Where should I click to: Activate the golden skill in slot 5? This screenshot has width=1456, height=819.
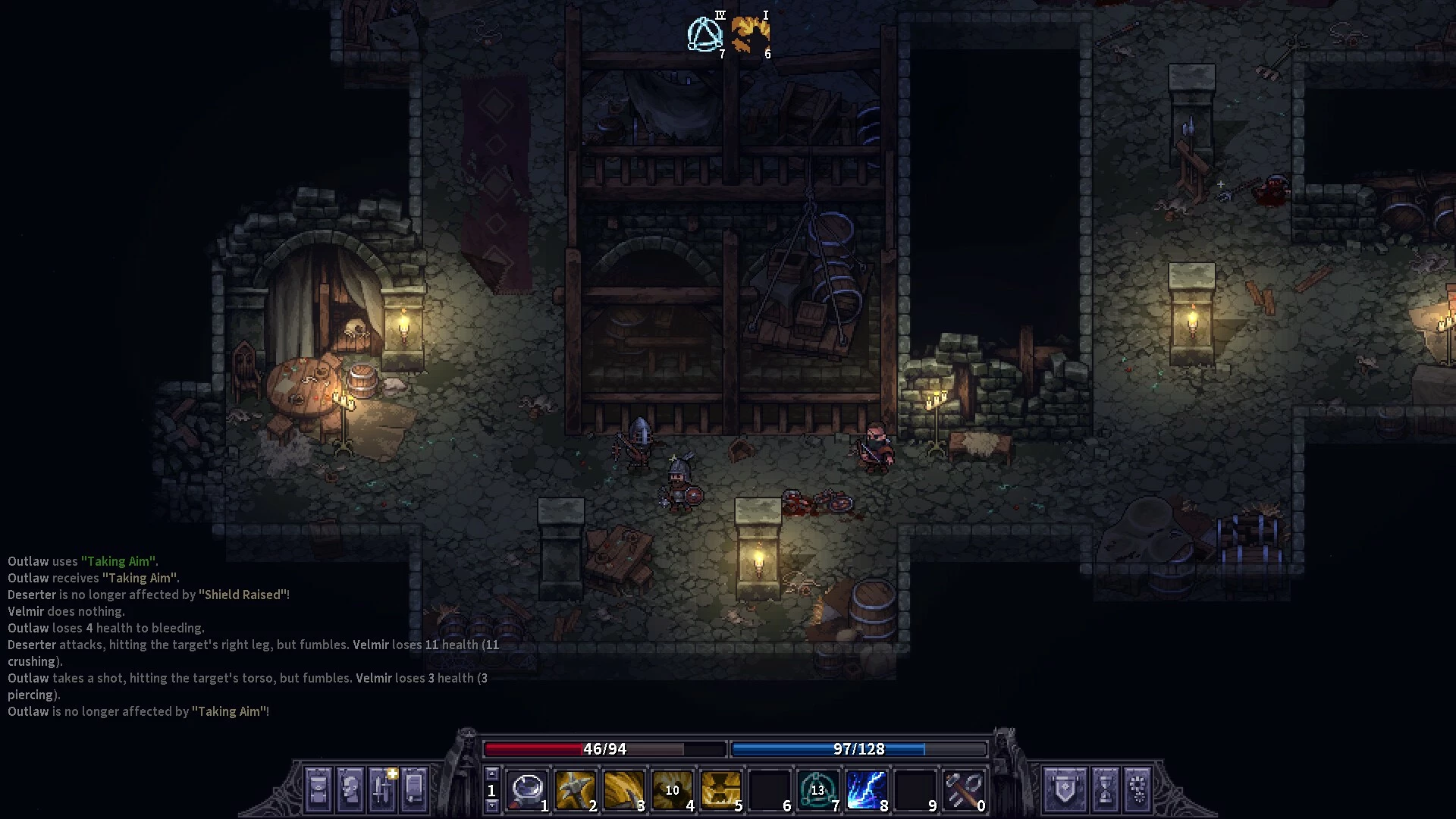pyautogui.click(x=721, y=790)
